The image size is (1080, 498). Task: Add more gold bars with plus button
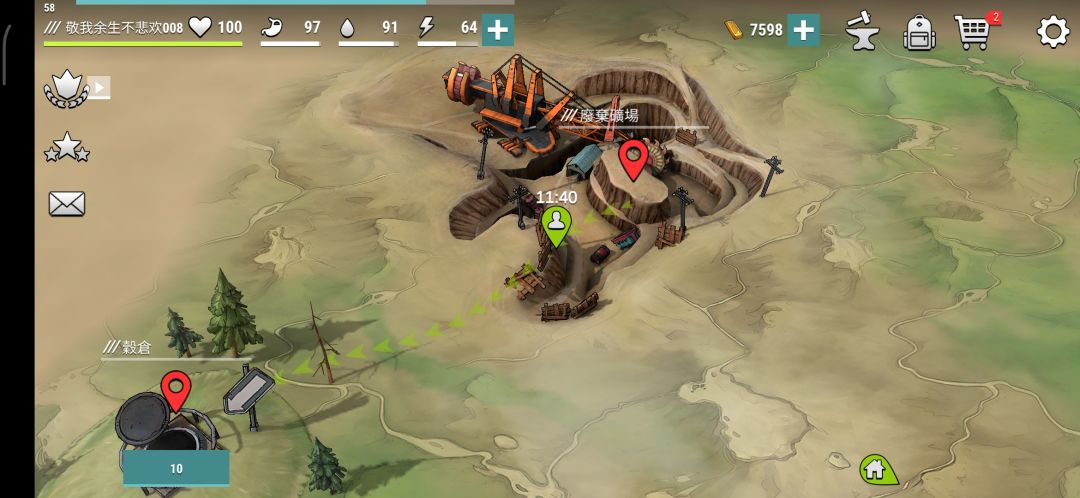(x=803, y=30)
